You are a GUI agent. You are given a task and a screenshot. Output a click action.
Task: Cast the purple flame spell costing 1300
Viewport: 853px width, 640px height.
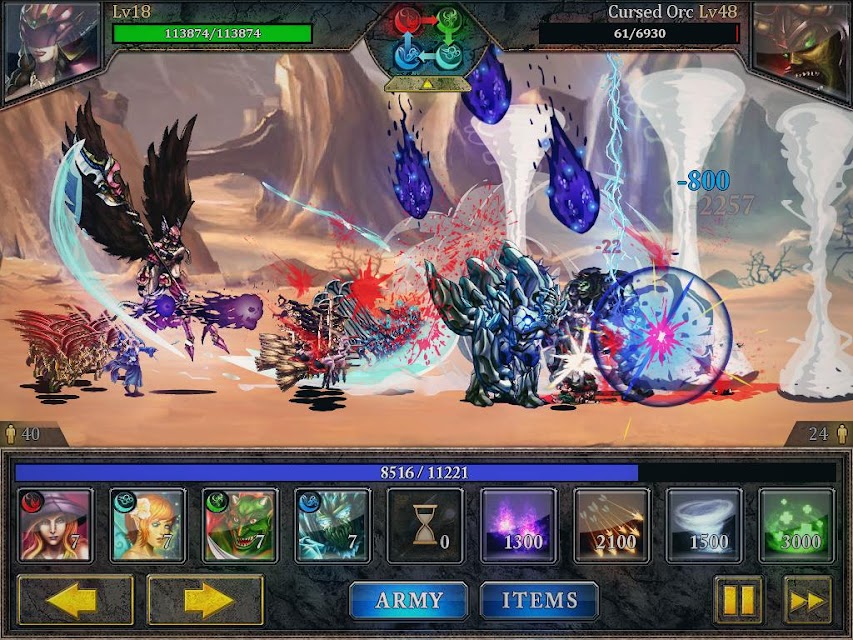pos(519,526)
